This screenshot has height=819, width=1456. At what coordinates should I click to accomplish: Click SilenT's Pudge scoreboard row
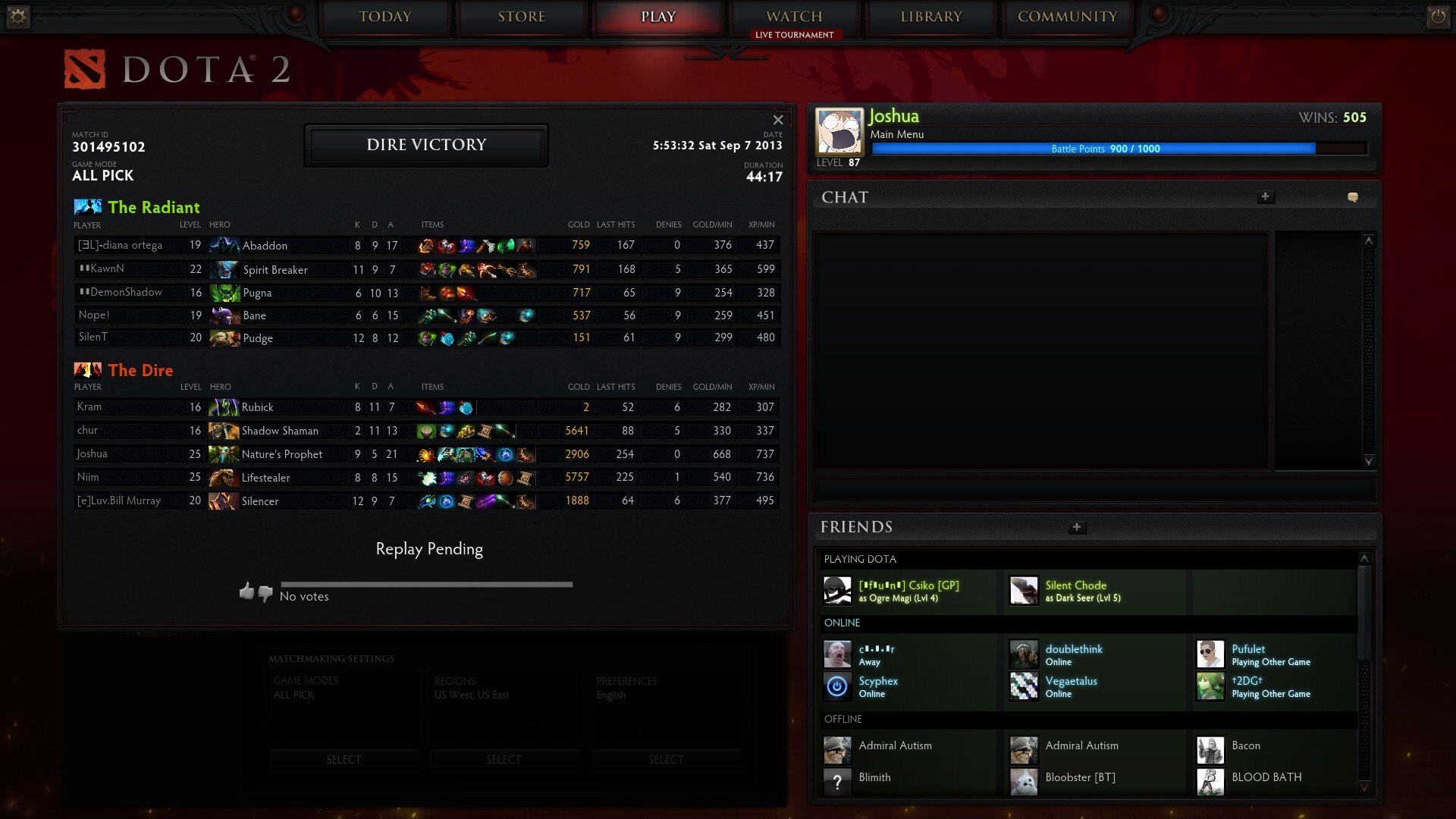(x=426, y=338)
